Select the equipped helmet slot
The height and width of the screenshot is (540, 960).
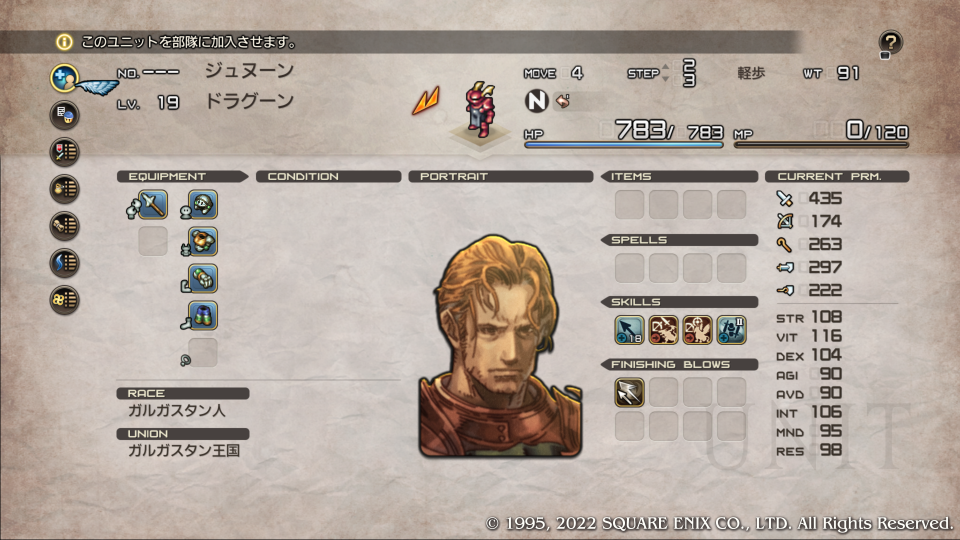[203, 205]
